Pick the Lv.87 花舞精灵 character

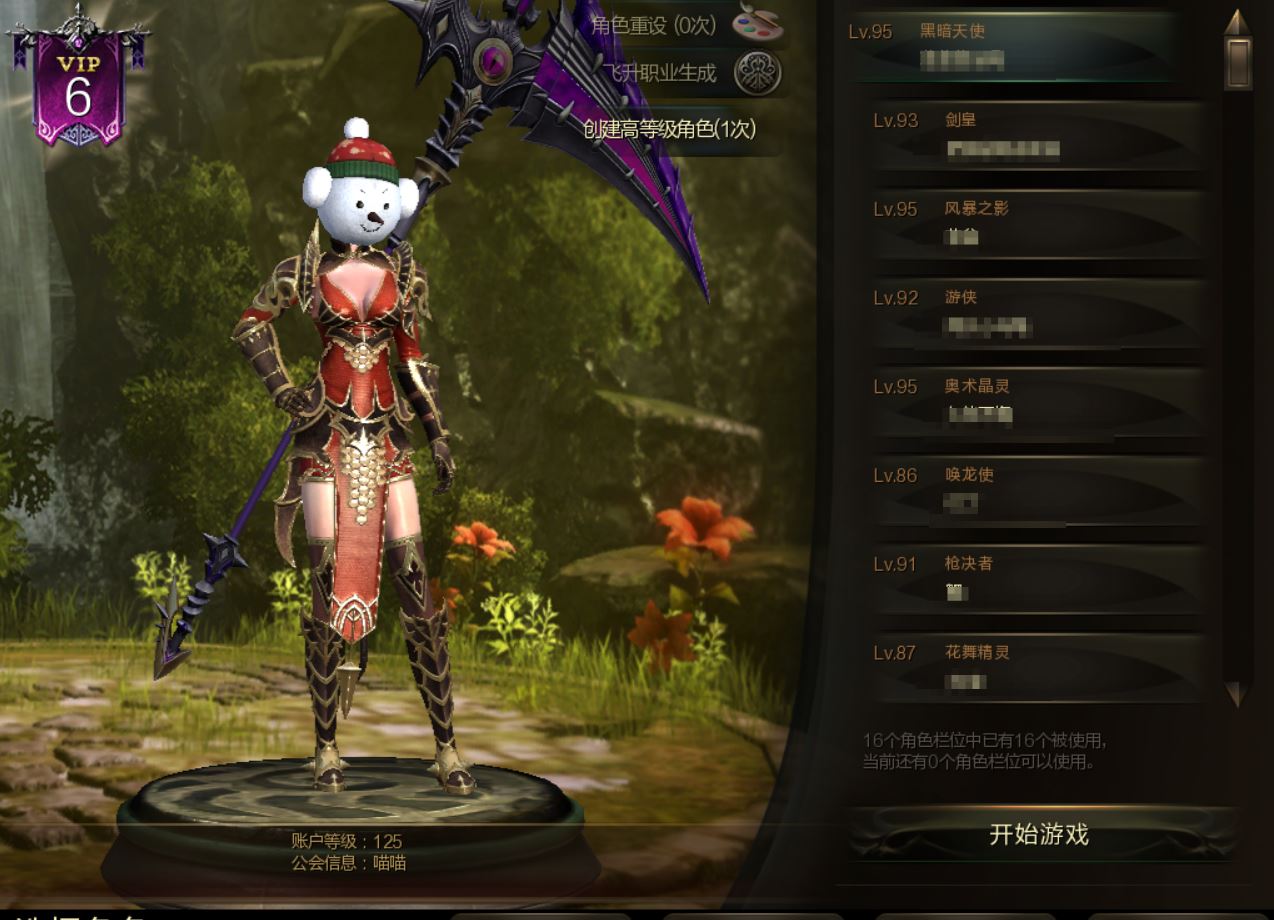(x=1038, y=668)
